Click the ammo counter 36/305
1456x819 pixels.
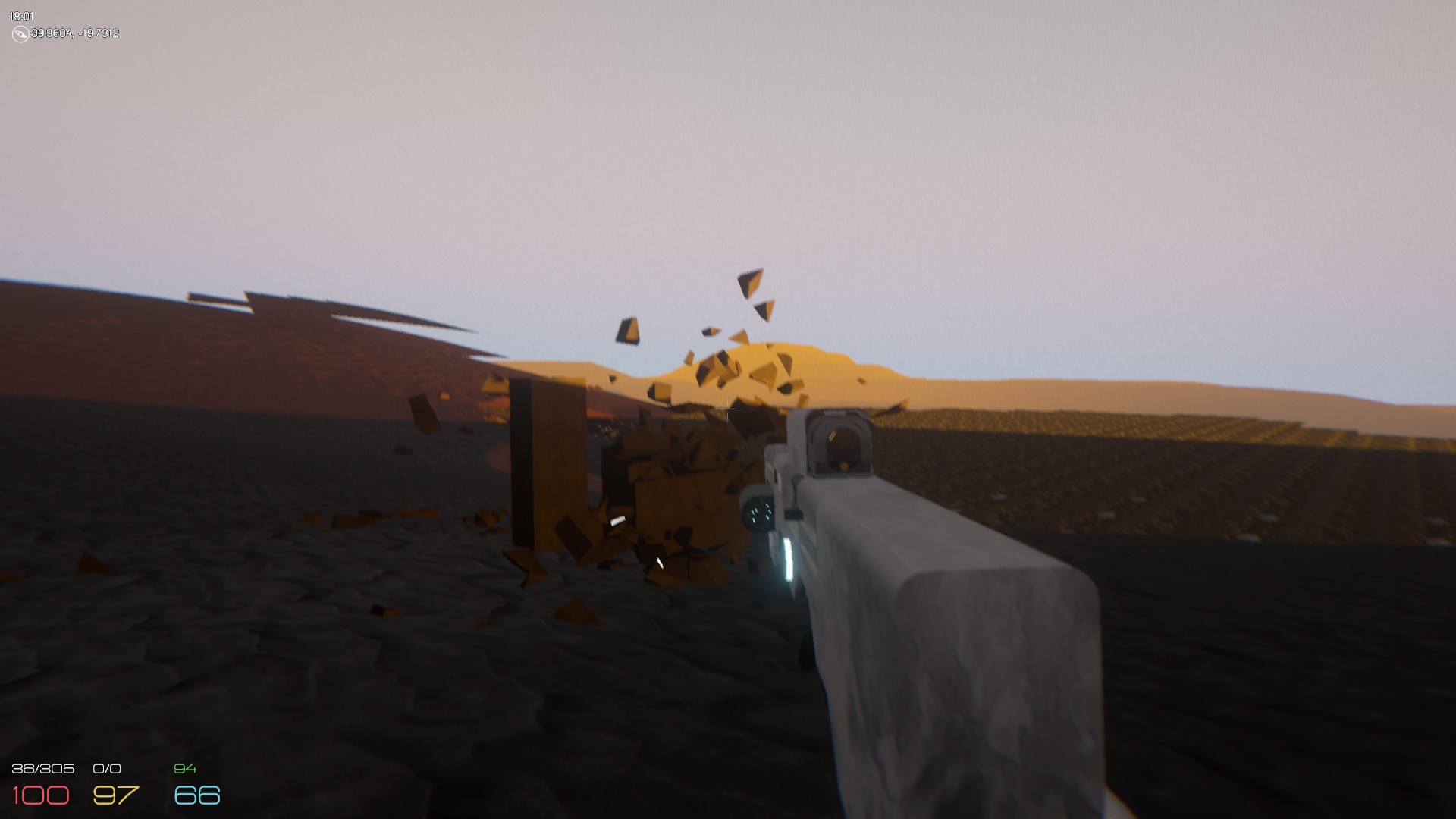[x=43, y=768]
